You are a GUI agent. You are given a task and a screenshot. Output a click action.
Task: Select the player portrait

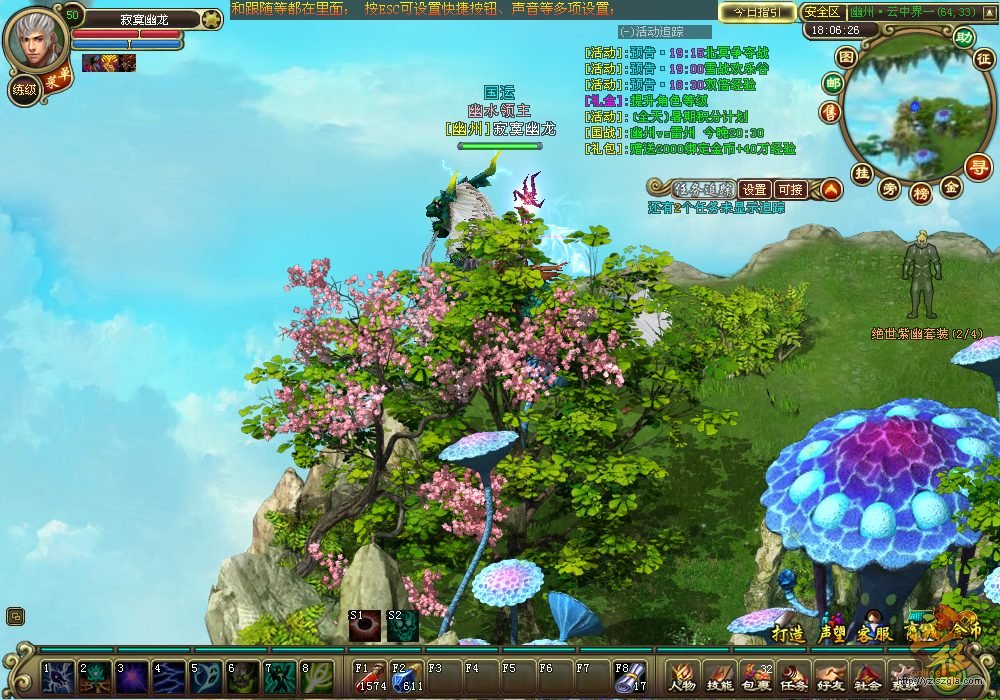34,38
